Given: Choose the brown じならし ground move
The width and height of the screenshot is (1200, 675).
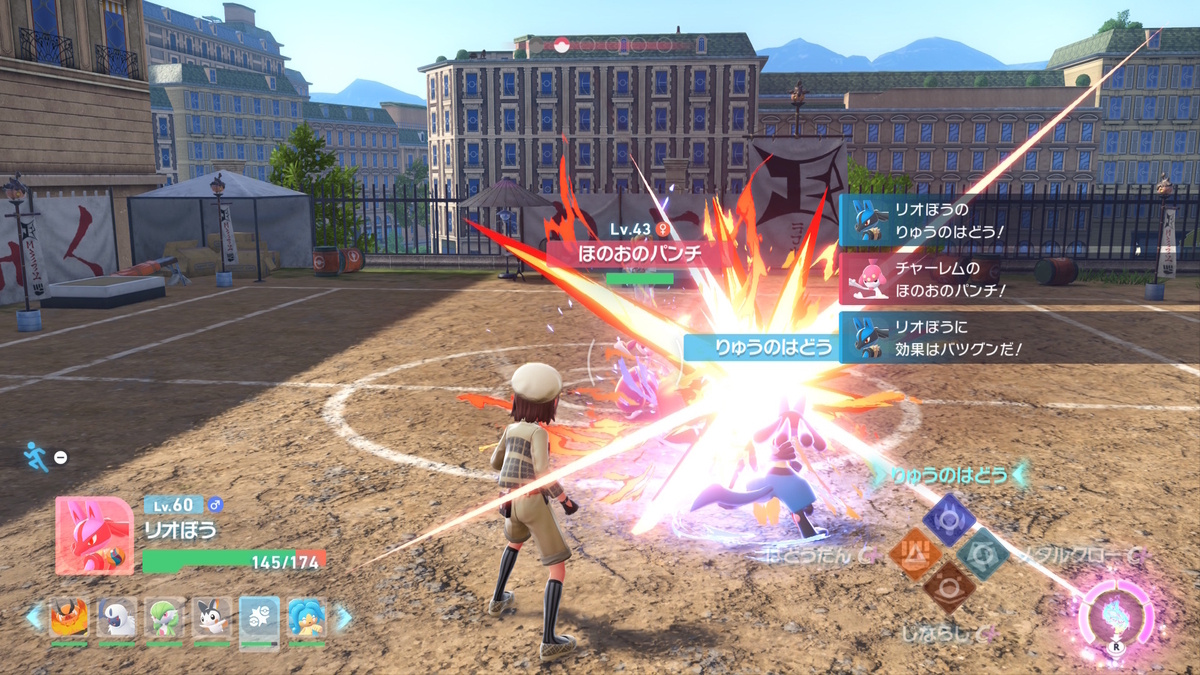Looking at the screenshot, I should pos(948,587).
